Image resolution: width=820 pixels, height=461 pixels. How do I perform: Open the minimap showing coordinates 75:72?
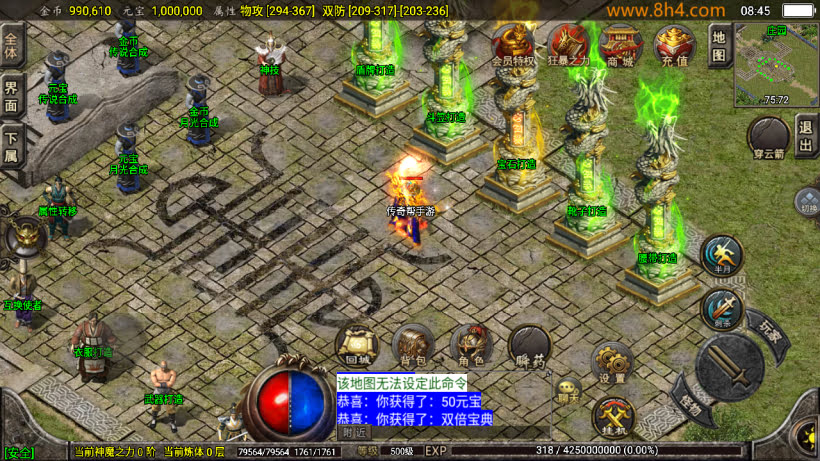click(776, 64)
